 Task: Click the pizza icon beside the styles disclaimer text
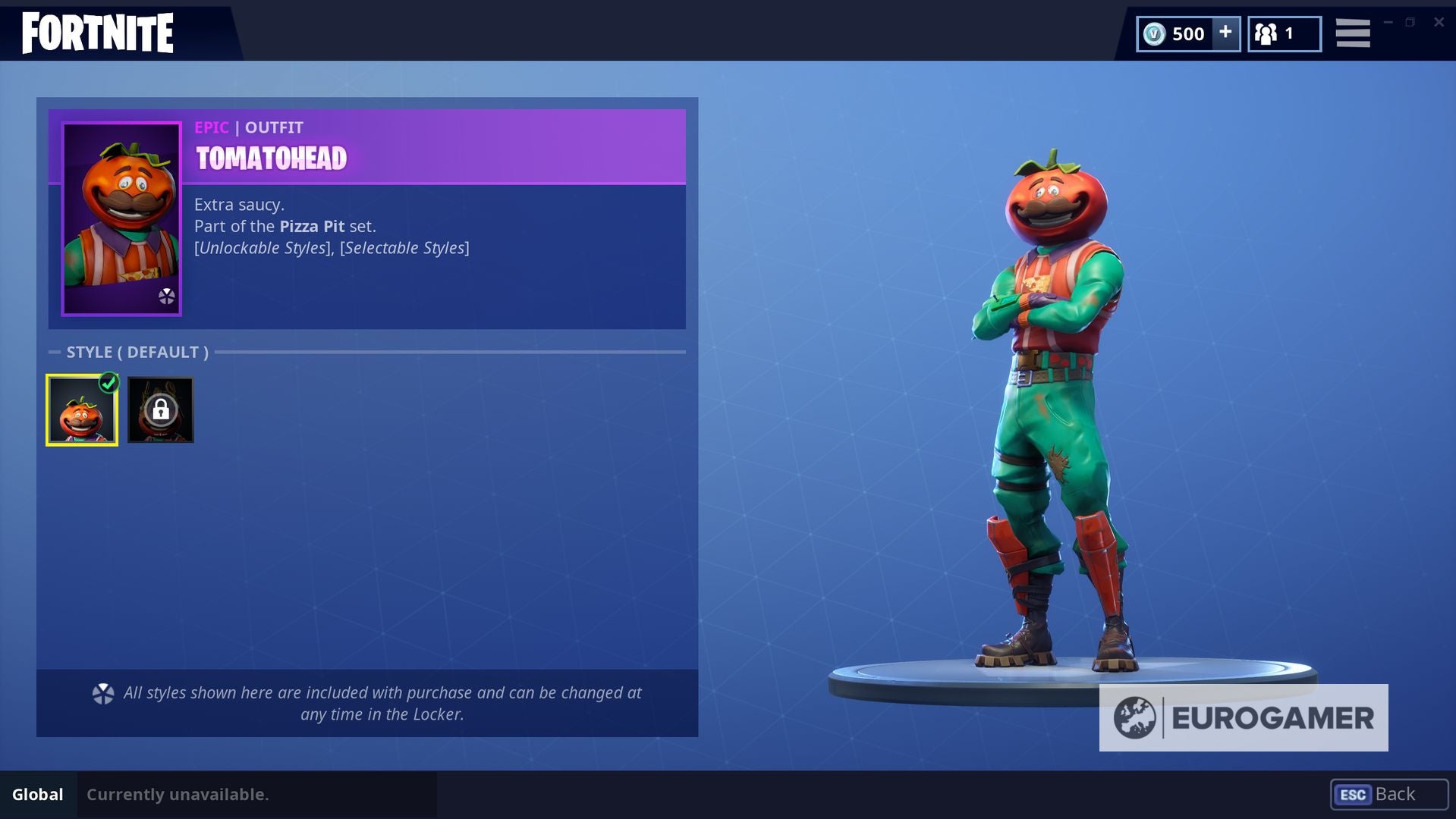pyautogui.click(x=102, y=692)
